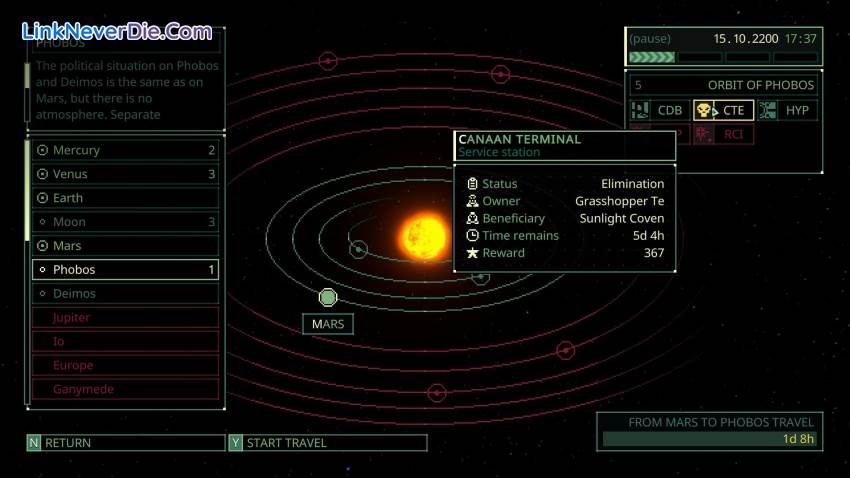Choose the highlighted Phobos entry
850x478 pixels.
tap(125, 270)
